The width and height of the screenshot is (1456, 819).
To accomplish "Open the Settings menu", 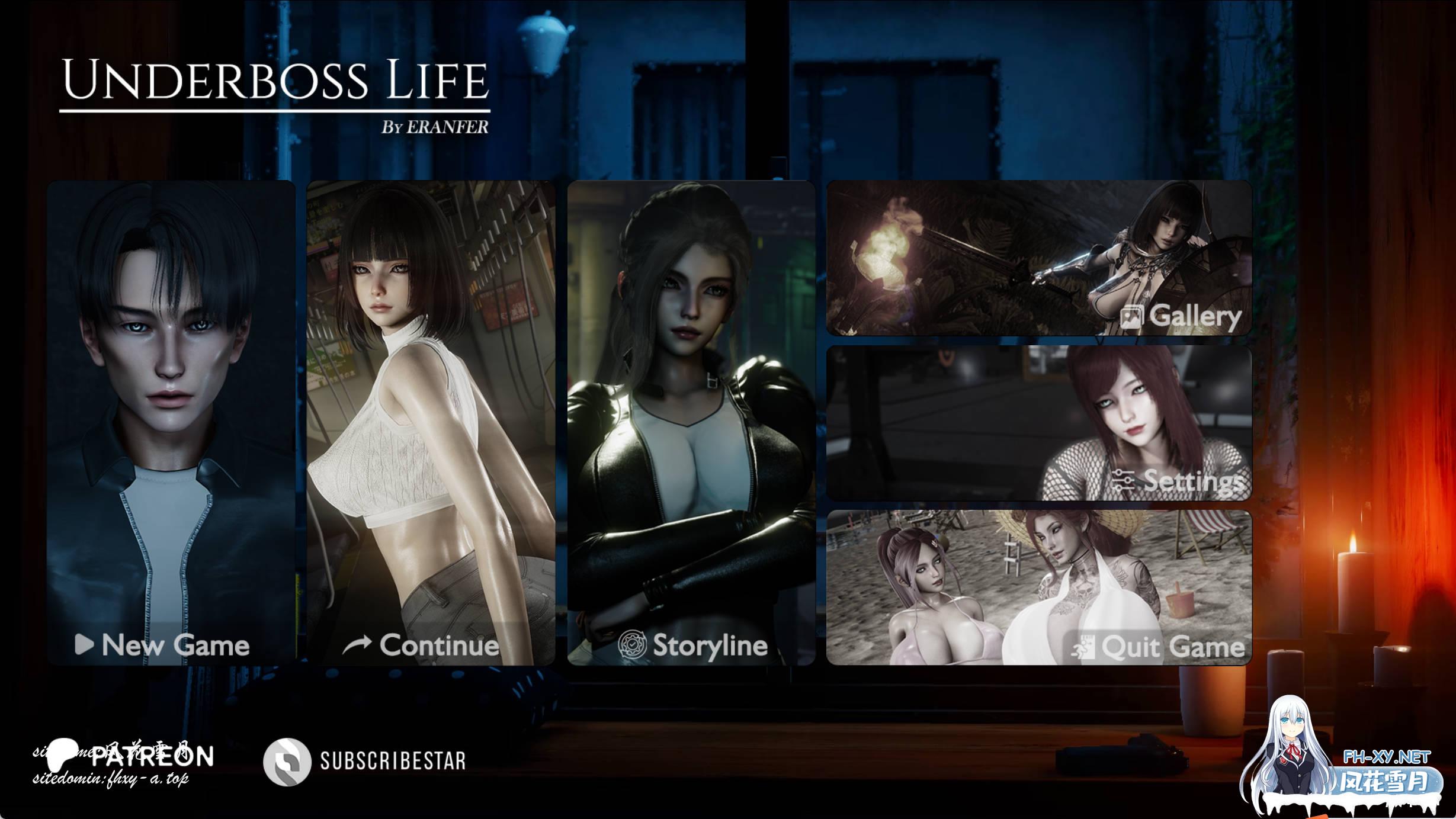I will click(1039, 423).
